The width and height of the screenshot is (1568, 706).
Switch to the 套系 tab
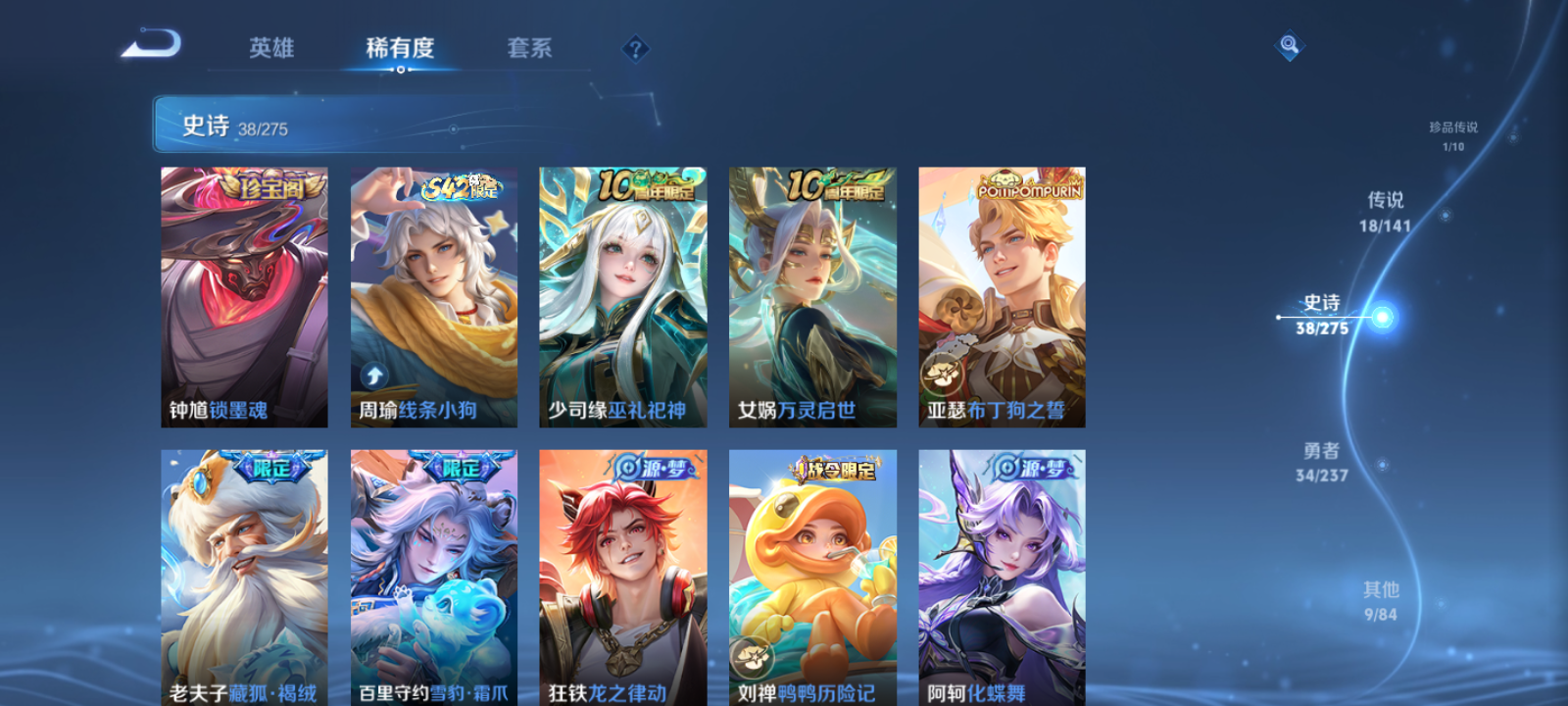point(529,48)
